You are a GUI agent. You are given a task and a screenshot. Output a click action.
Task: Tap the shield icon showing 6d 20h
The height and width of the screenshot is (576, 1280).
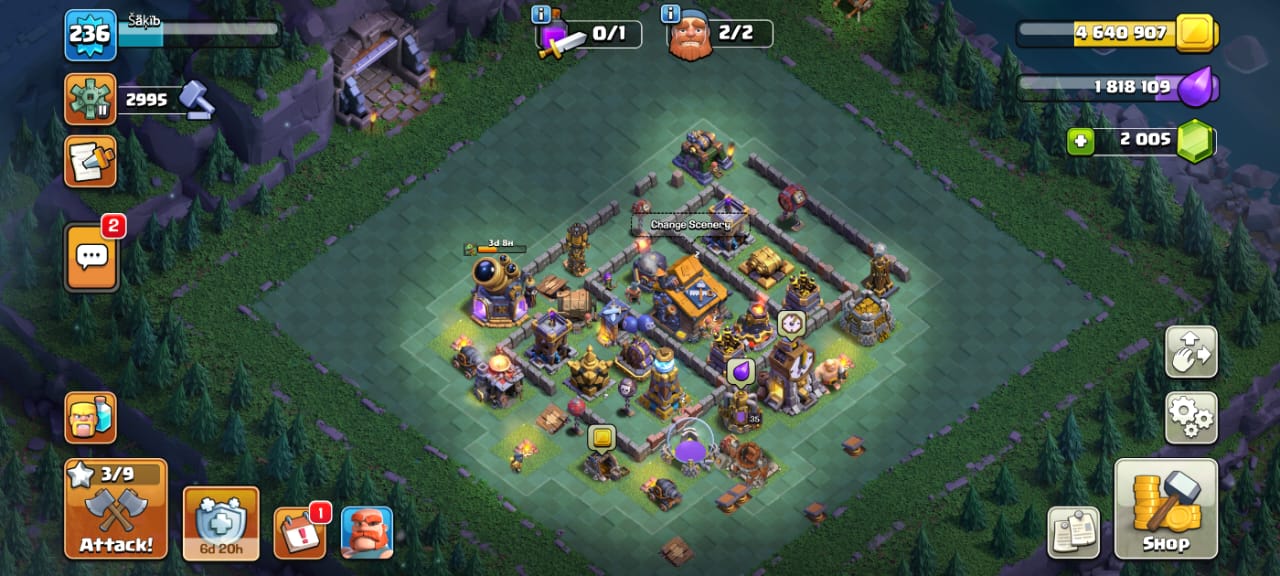click(x=221, y=523)
